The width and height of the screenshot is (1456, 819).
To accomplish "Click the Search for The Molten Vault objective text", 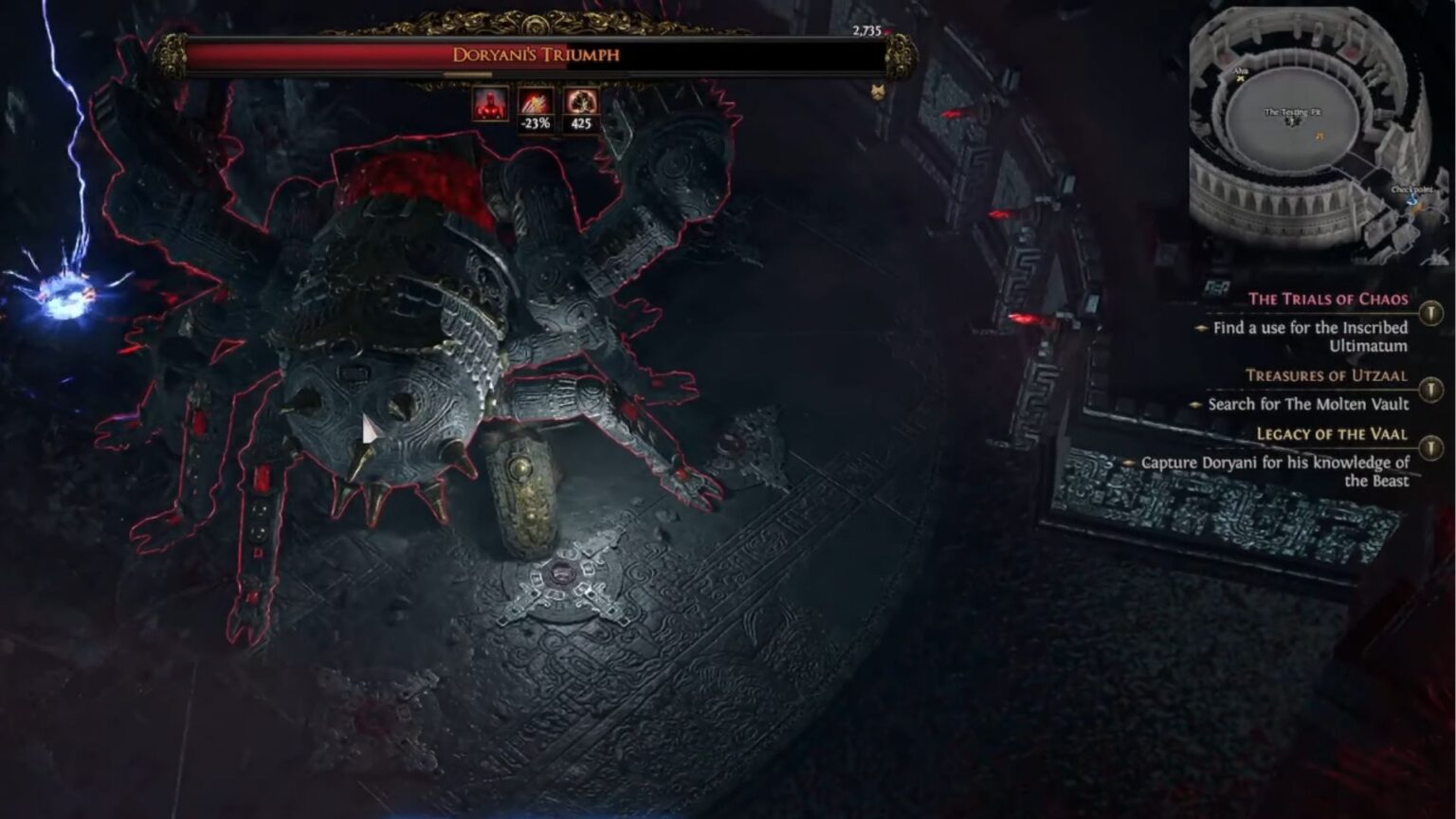I will point(1308,404).
